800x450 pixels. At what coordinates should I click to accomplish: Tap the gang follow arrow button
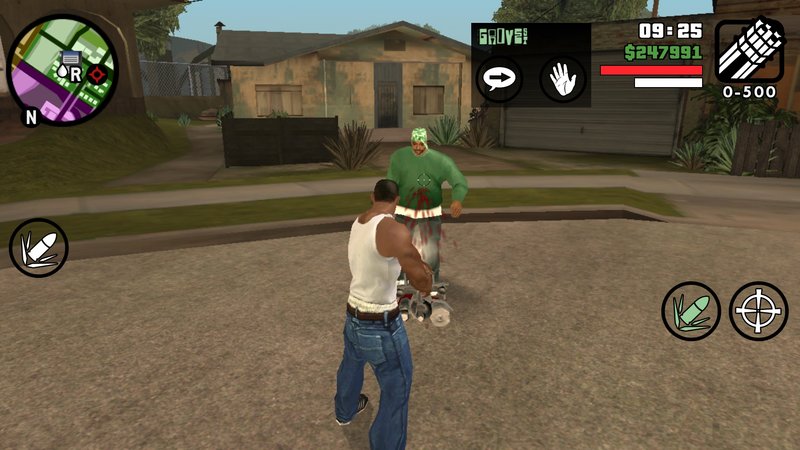pos(499,79)
